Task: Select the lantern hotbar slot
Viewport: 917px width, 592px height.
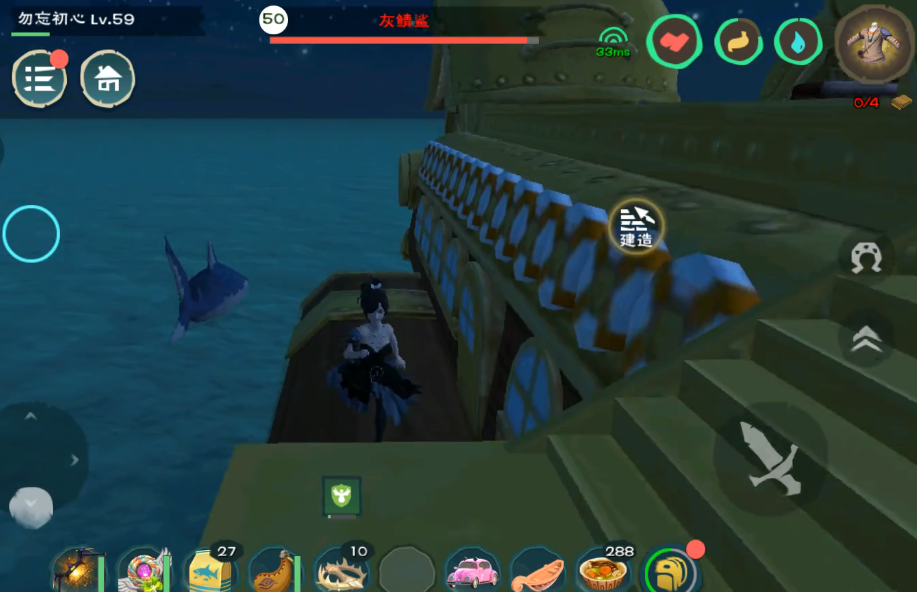Action: [79, 571]
